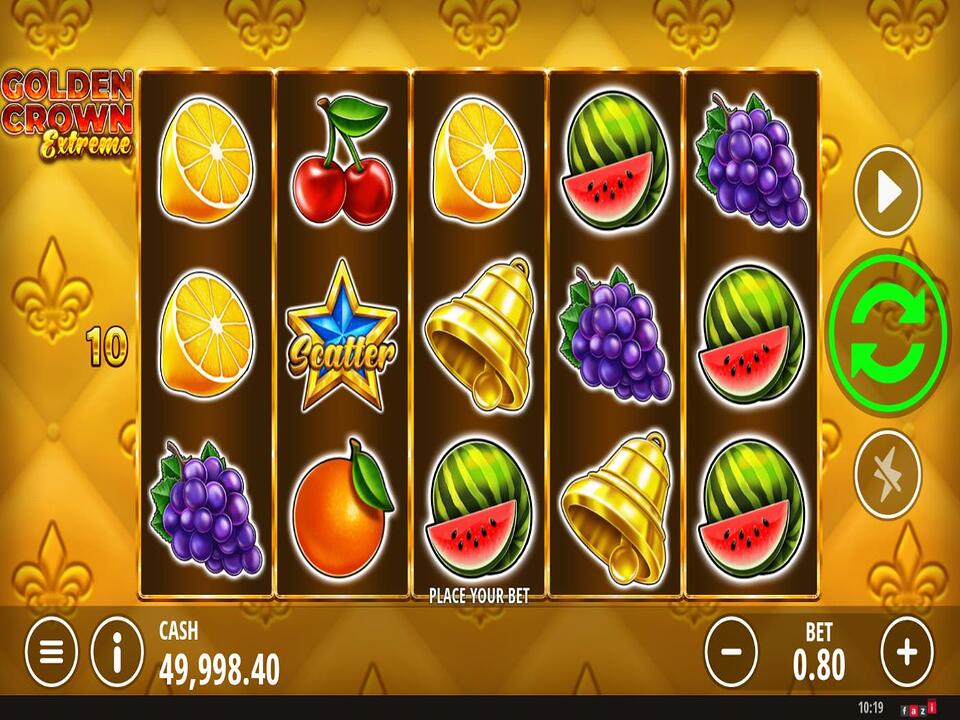This screenshot has height=720, width=960.
Task: Show the game info paytable
Action: (117, 652)
